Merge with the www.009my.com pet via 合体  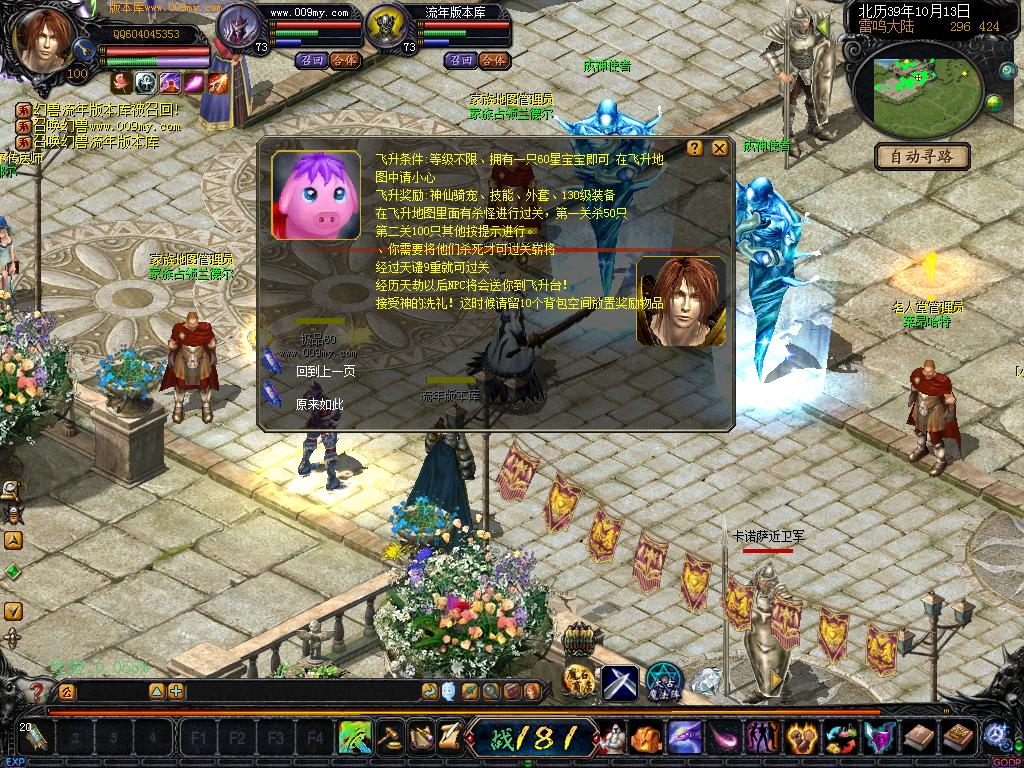[343, 60]
